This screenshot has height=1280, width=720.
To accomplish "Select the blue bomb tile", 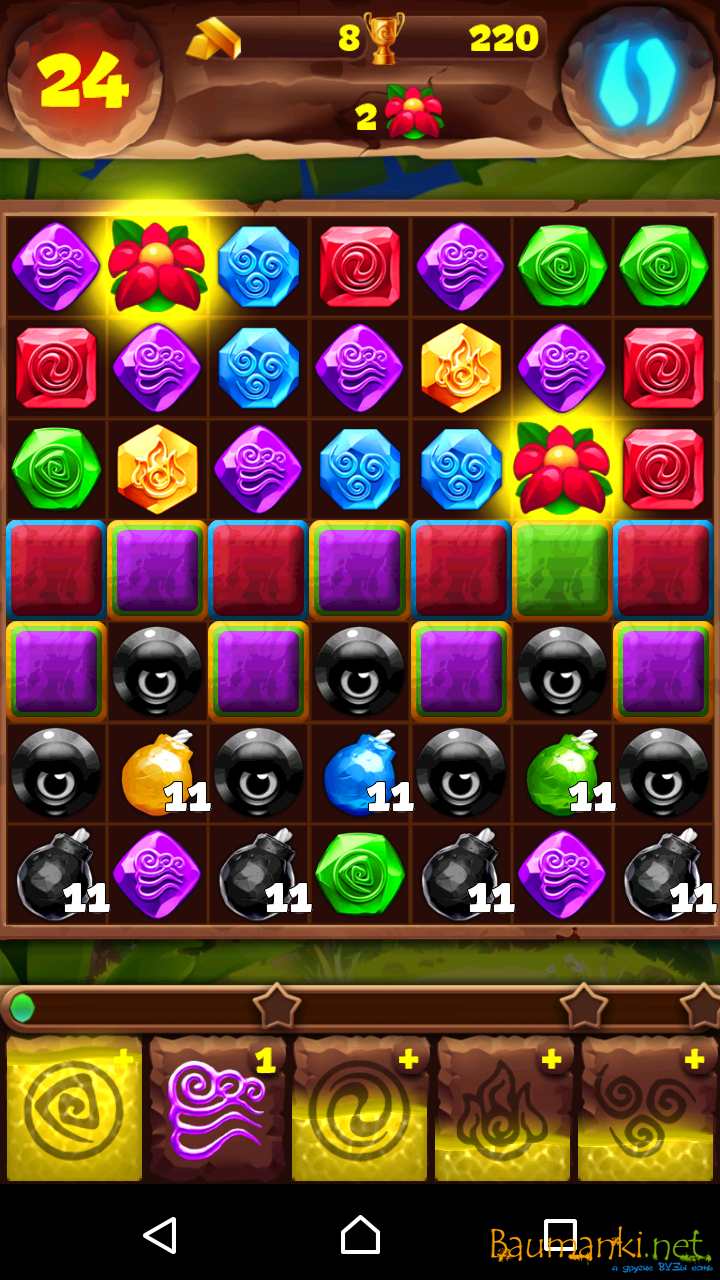I will 358,772.
